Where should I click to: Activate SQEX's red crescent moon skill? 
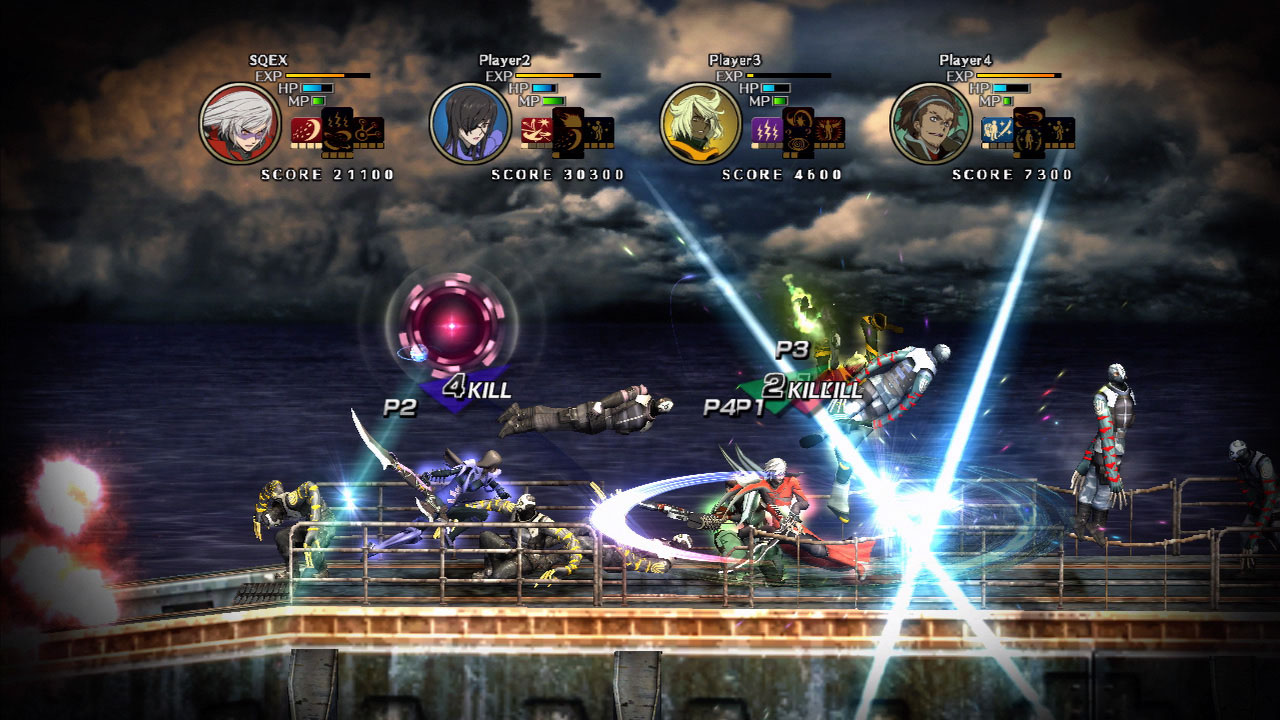click(306, 130)
